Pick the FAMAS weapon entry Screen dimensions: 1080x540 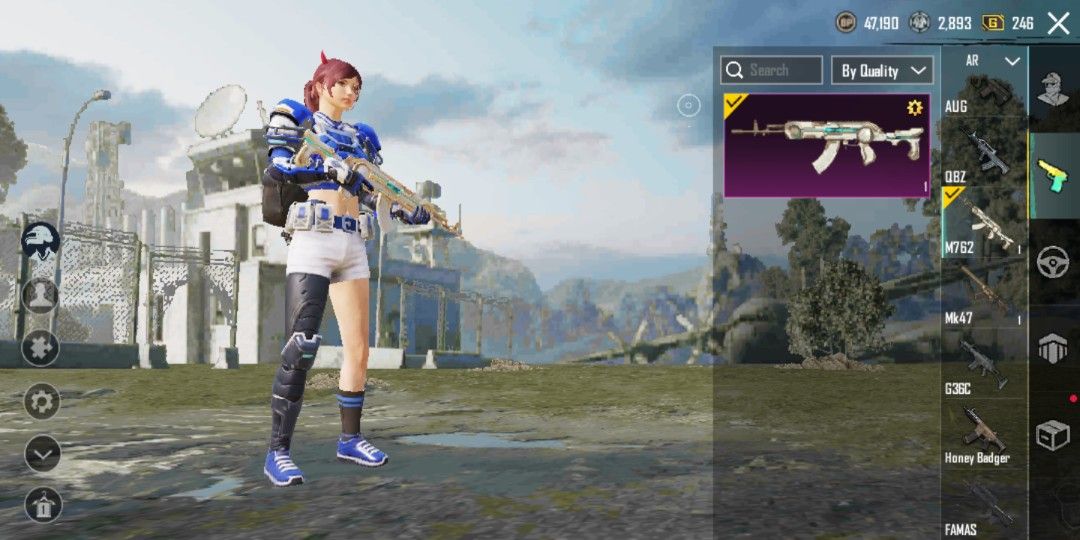click(984, 505)
